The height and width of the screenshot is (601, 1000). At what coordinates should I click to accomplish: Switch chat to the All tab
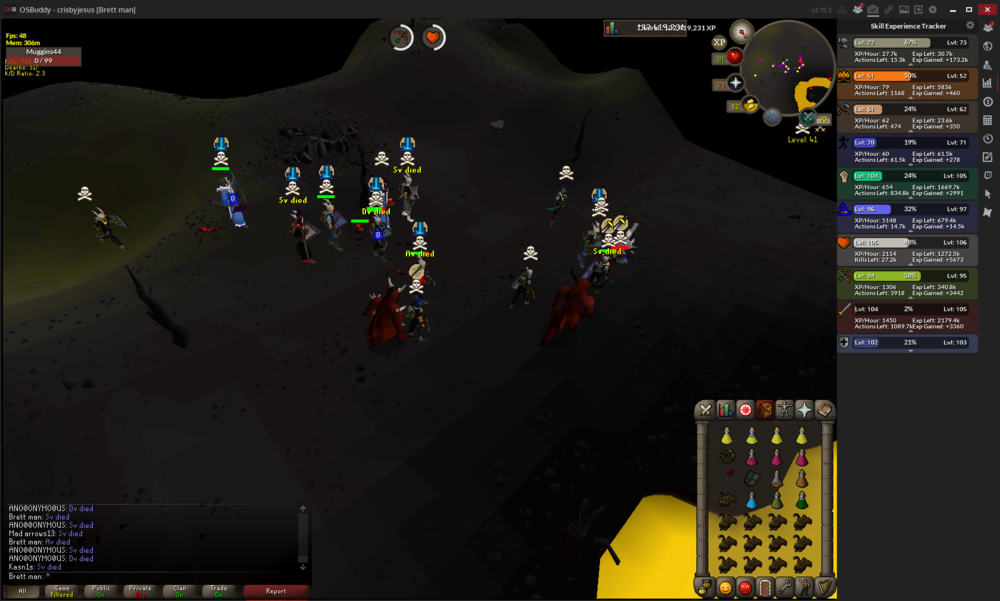(x=22, y=591)
